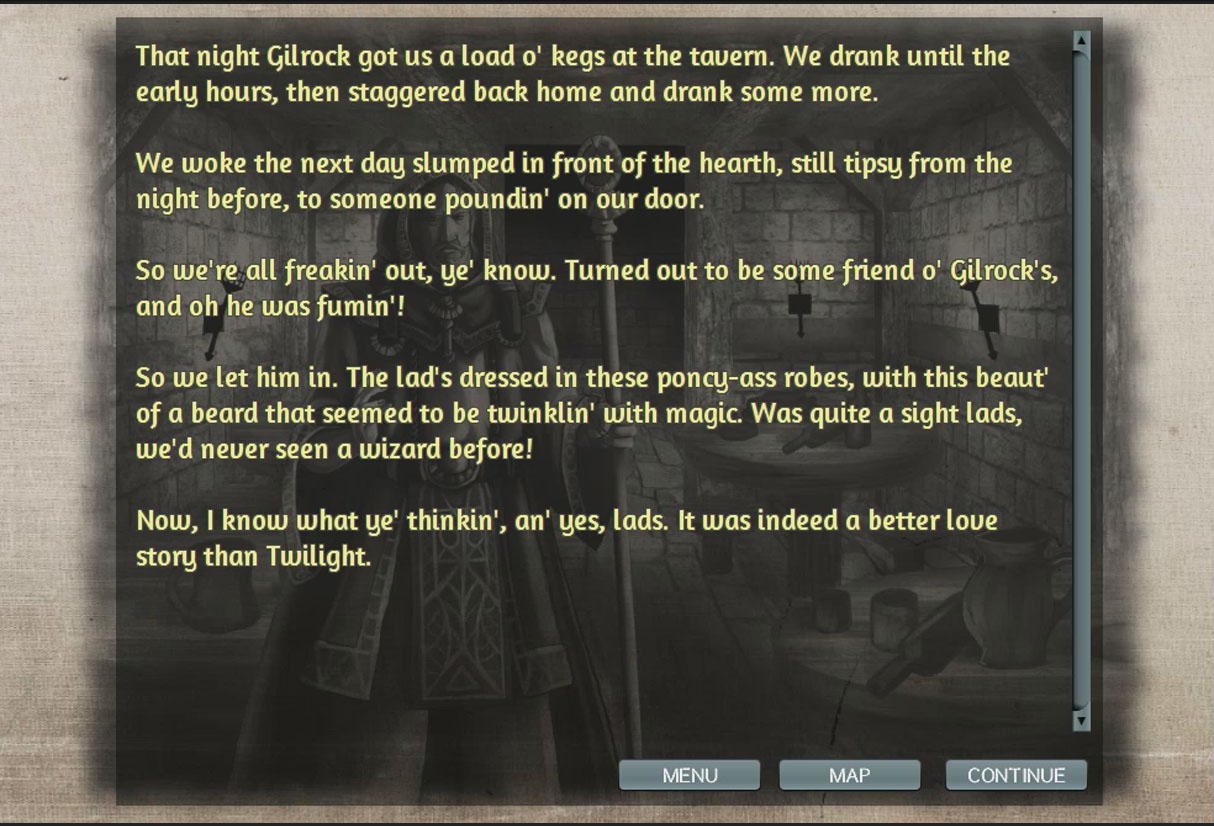Open the MENU button
This screenshot has width=1214, height=826.
(x=689, y=775)
